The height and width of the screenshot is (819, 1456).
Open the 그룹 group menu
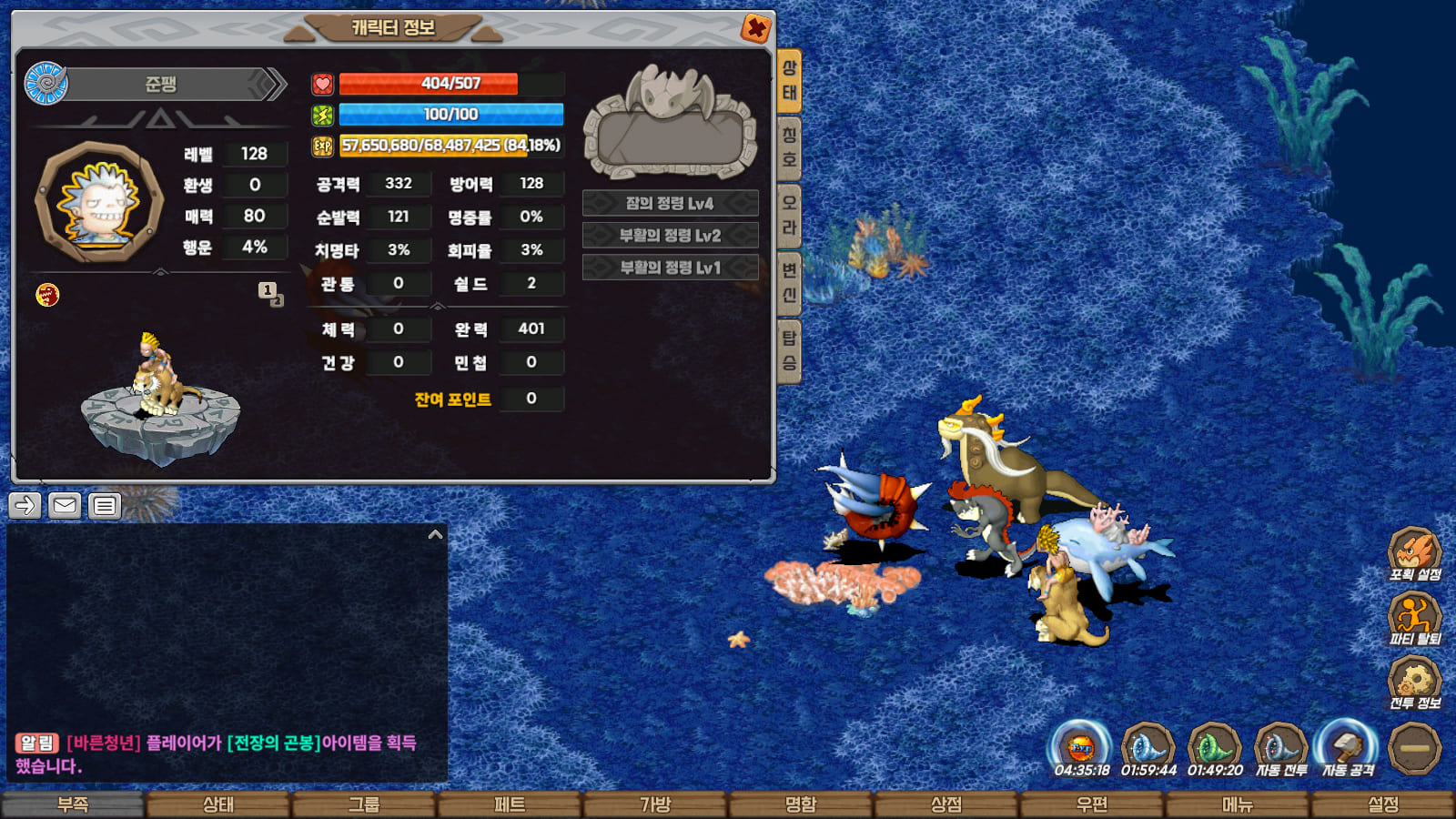(x=364, y=804)
